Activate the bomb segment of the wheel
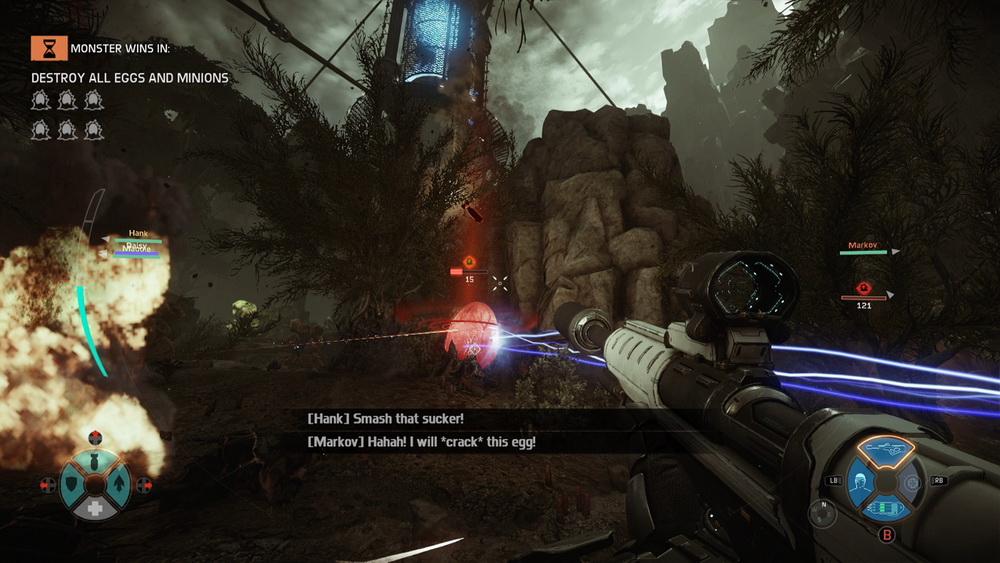The width and height of the screenshot is (1000, 563). pos(96,460)
